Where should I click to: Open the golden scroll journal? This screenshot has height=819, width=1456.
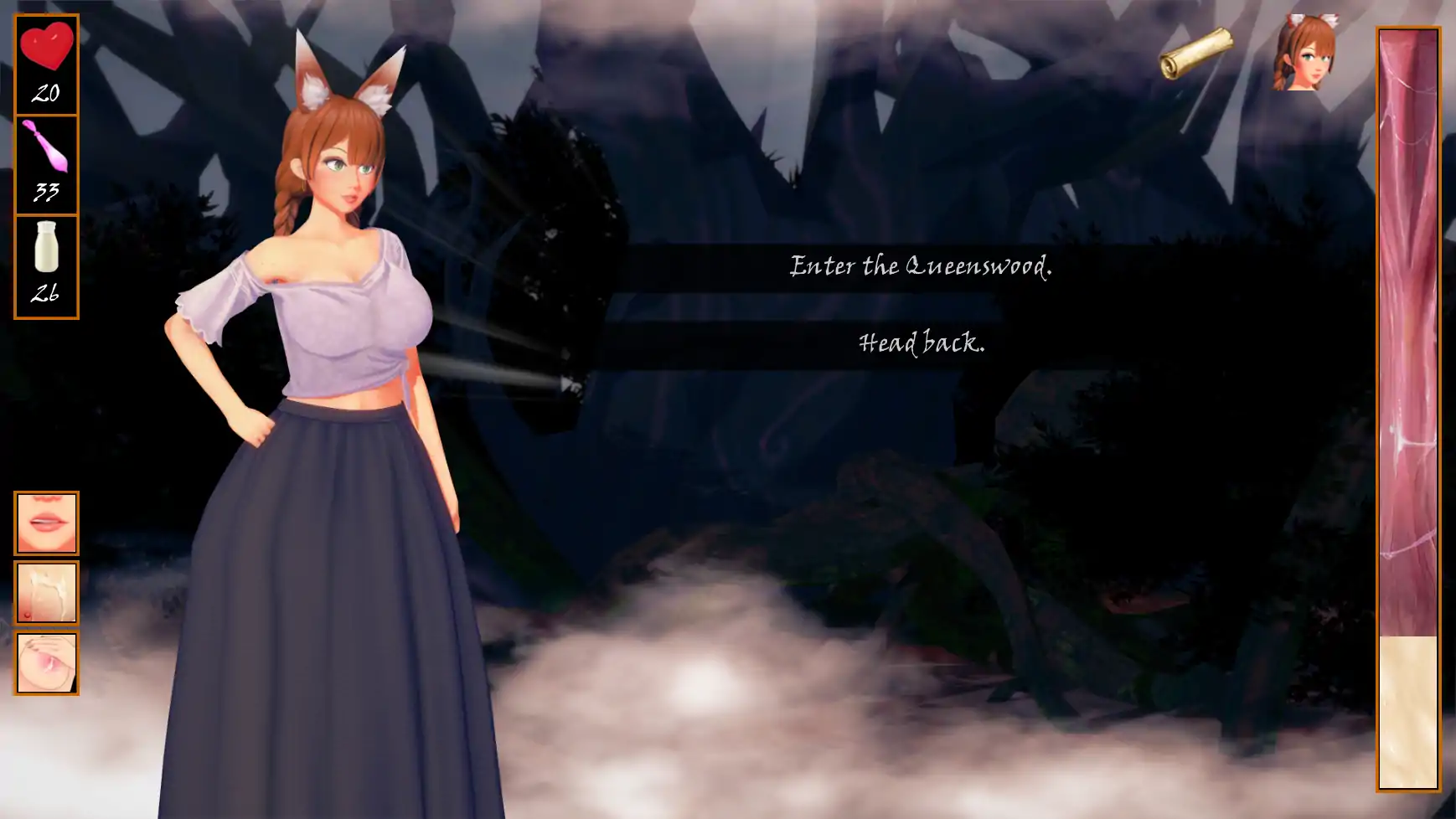(1195, 54)
